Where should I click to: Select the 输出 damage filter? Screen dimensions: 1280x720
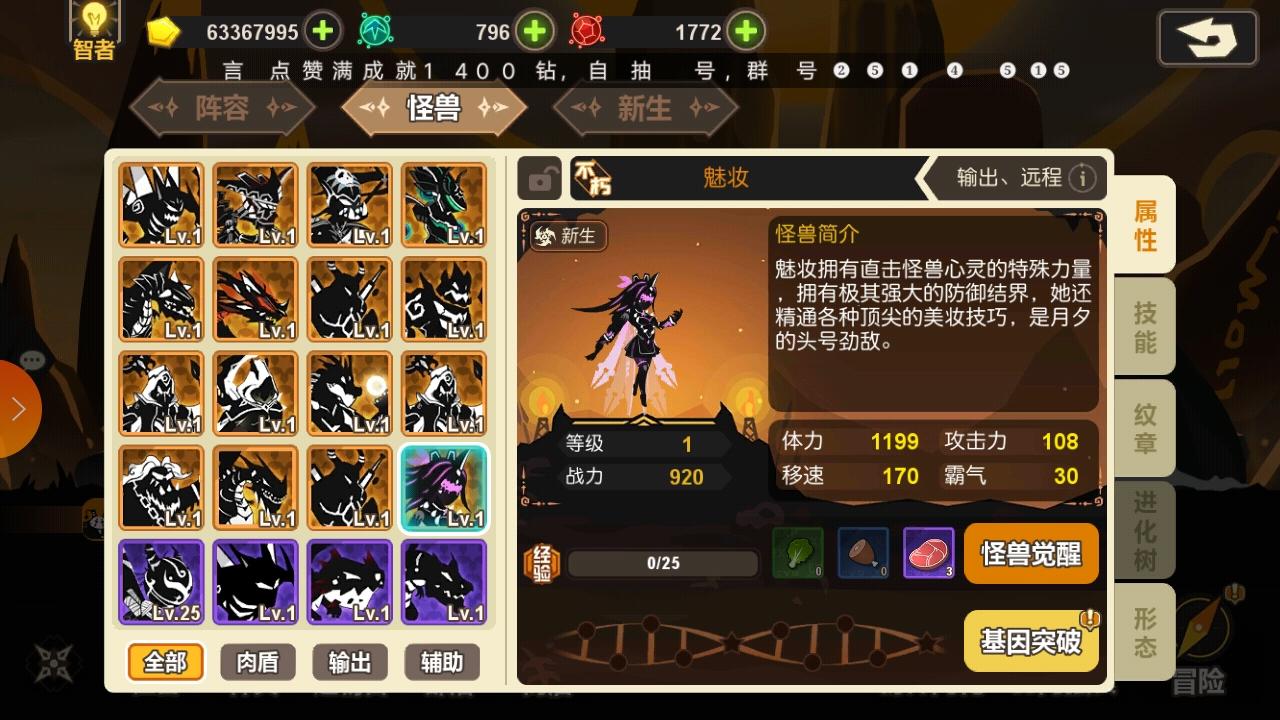click(x=349, y=662)
